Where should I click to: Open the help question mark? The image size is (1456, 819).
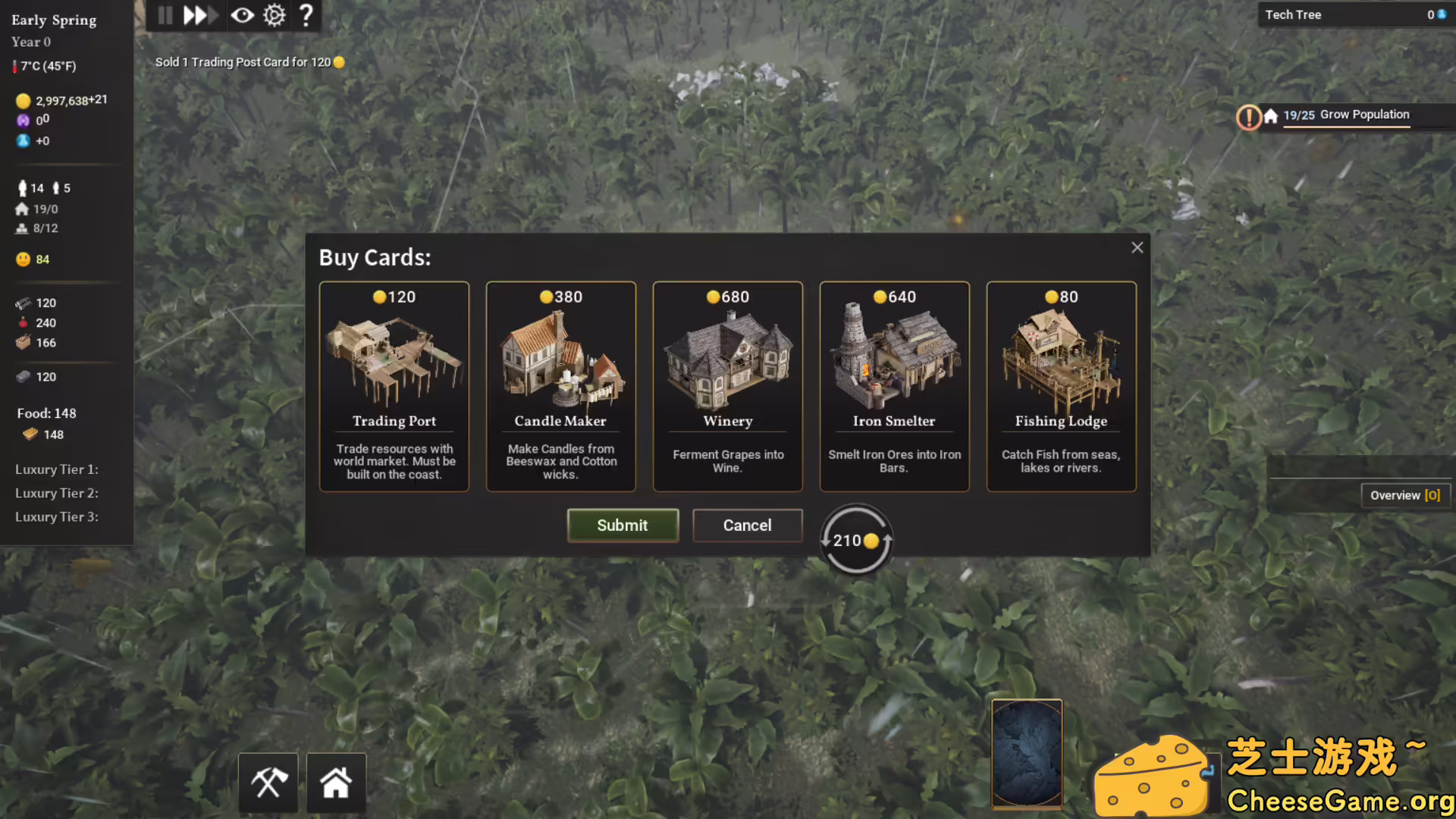pos(306,14)
